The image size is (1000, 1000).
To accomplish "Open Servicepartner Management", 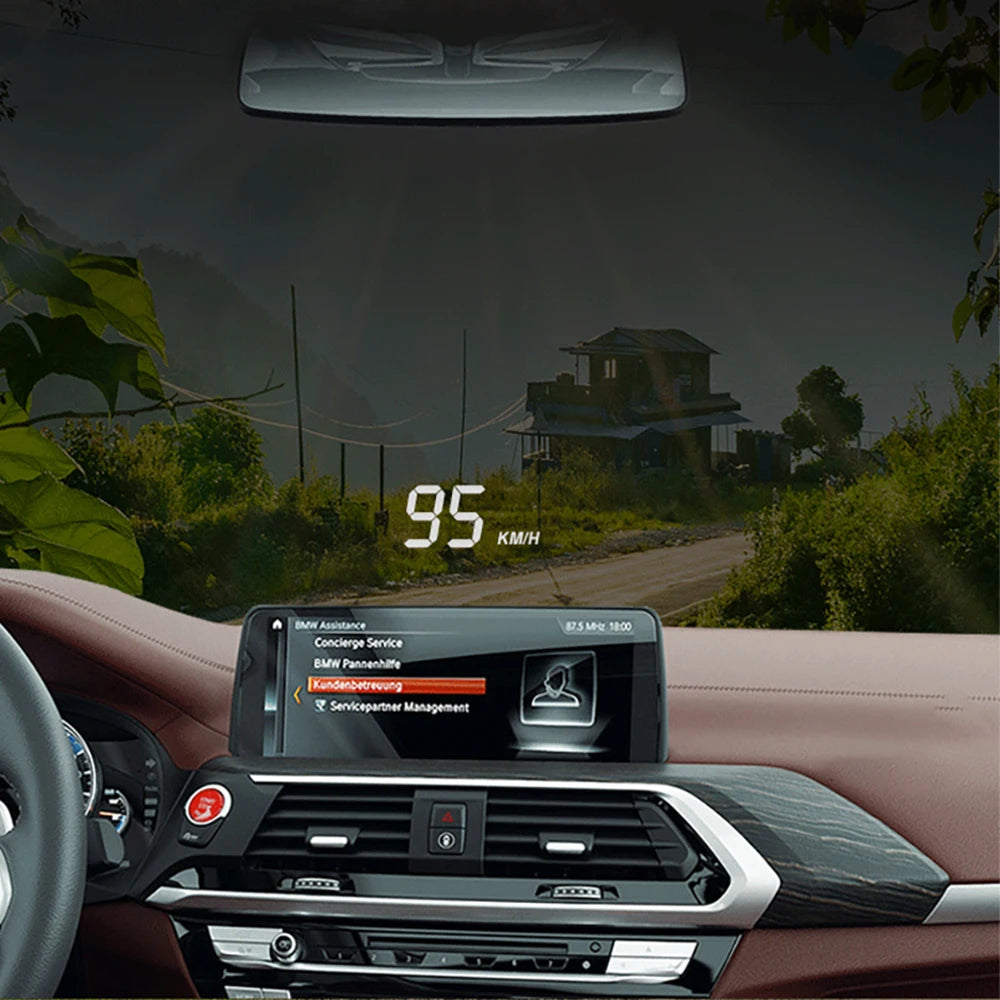I will (391, 708).
